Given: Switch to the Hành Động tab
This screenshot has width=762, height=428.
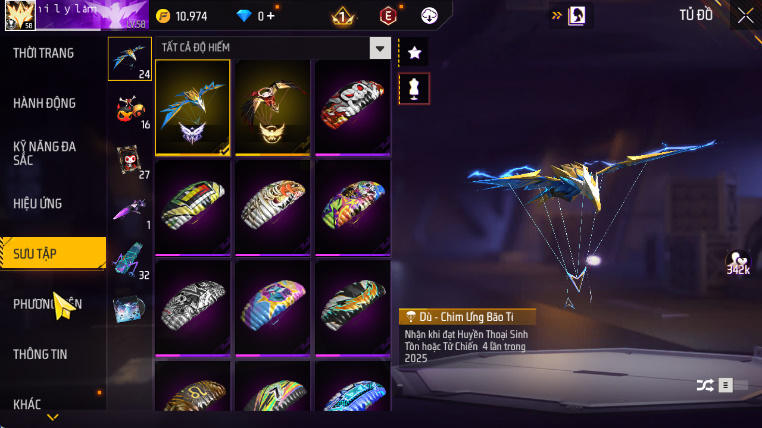Looking at the screenshot, I should pyautogui.click(x=44, y=103).
